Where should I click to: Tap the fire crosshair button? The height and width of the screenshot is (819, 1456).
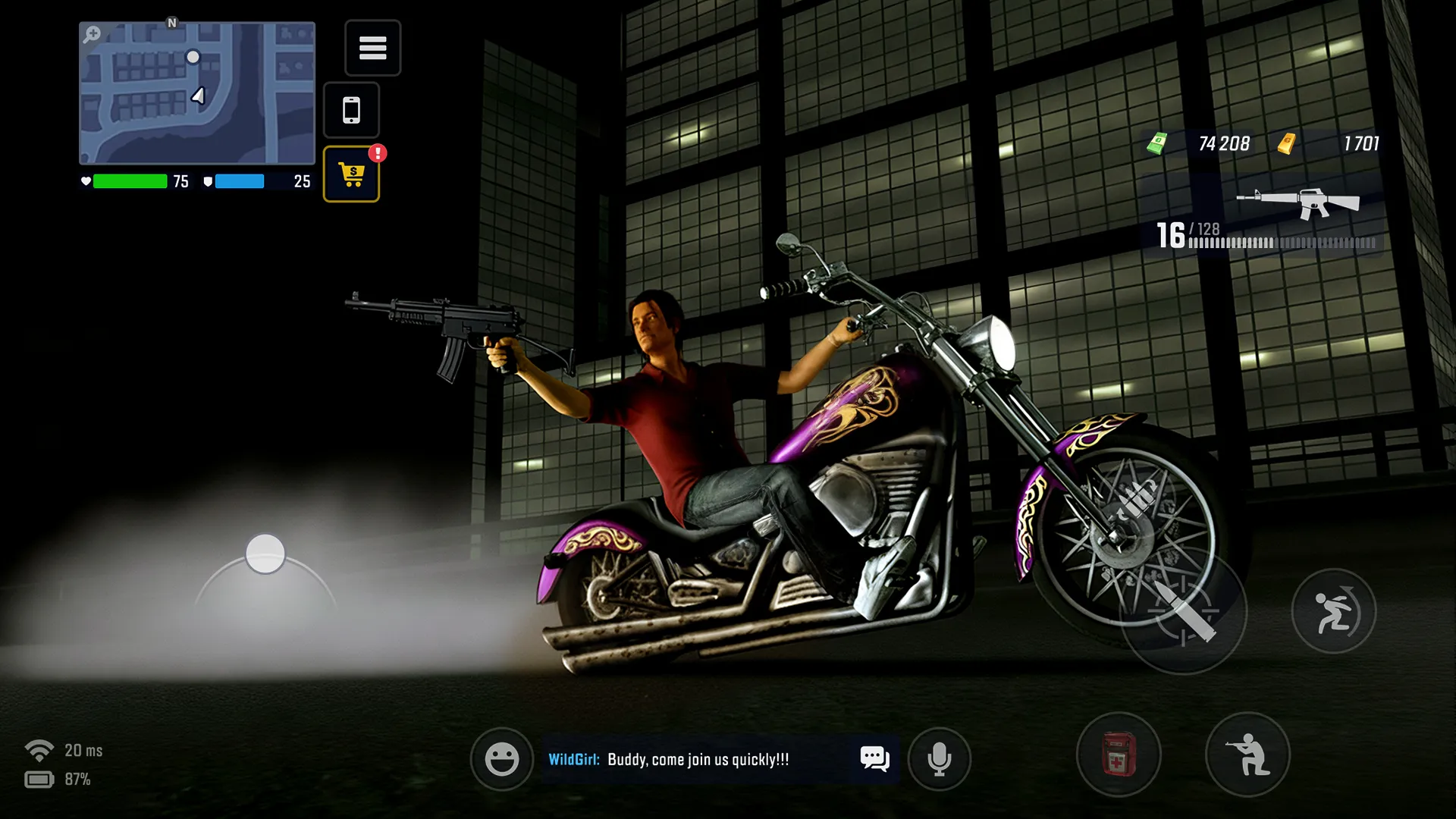(1185, 616)
